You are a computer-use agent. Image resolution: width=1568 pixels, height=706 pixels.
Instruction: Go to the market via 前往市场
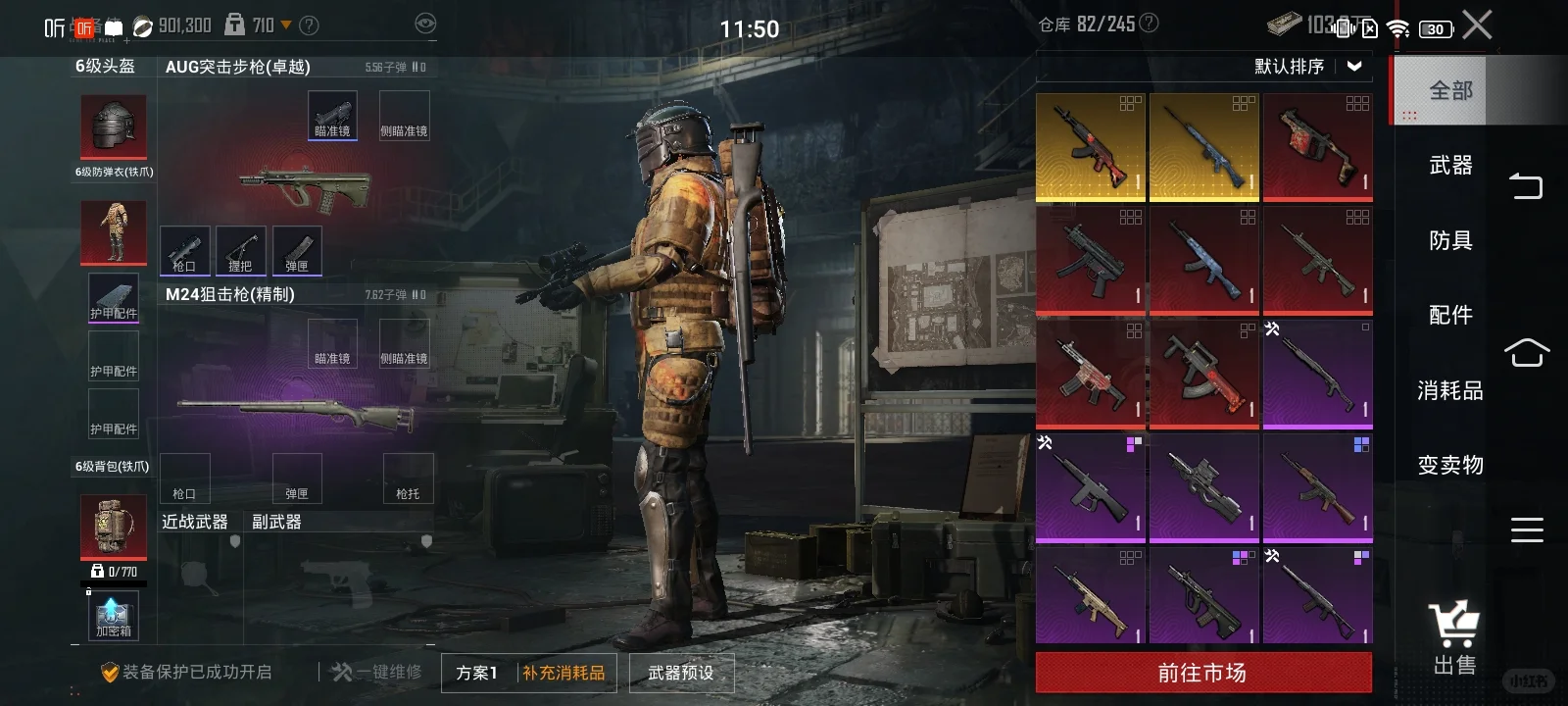point(1202,673)
